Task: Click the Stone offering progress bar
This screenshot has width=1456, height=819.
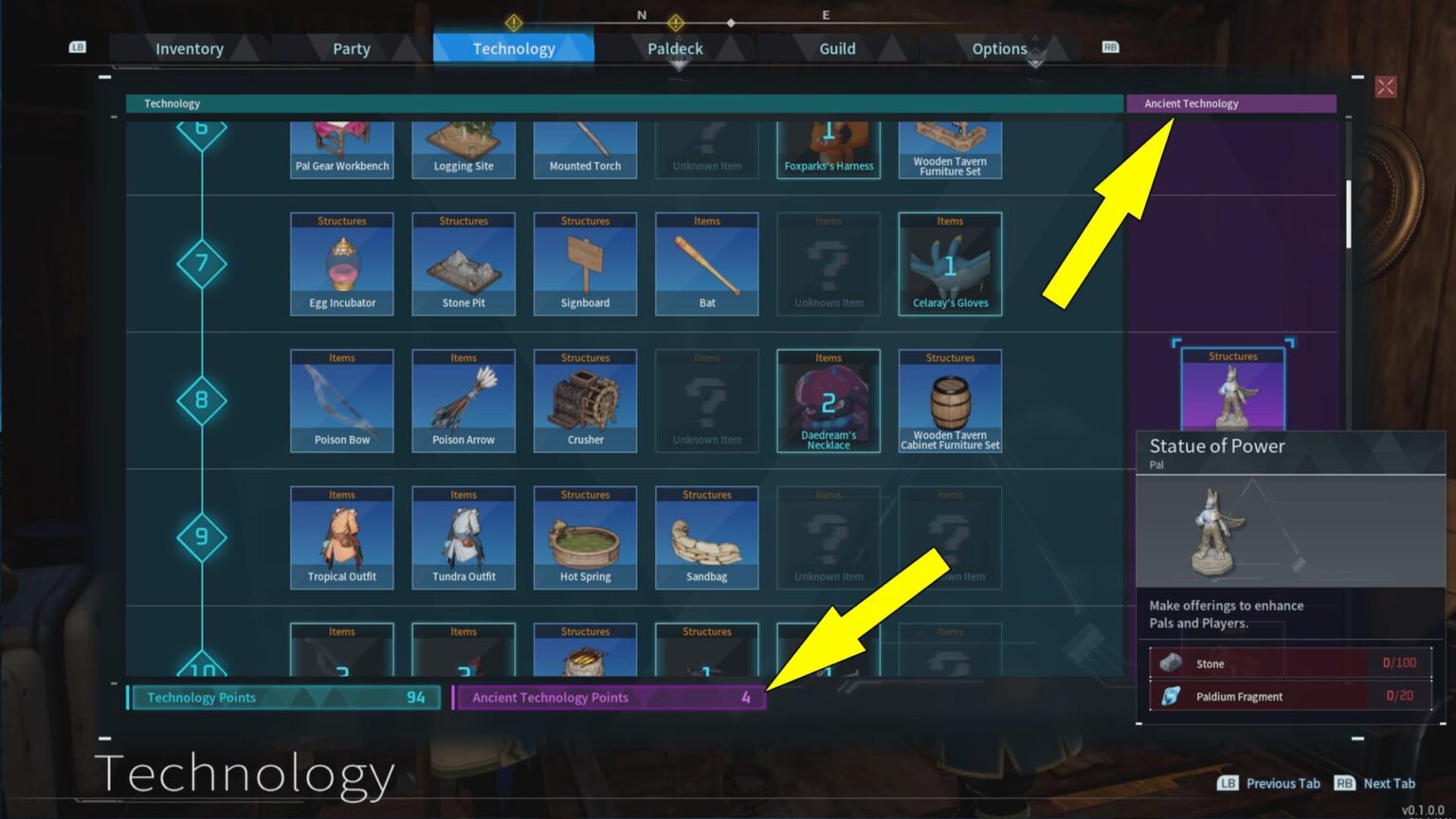Action: coord(1289,664)
